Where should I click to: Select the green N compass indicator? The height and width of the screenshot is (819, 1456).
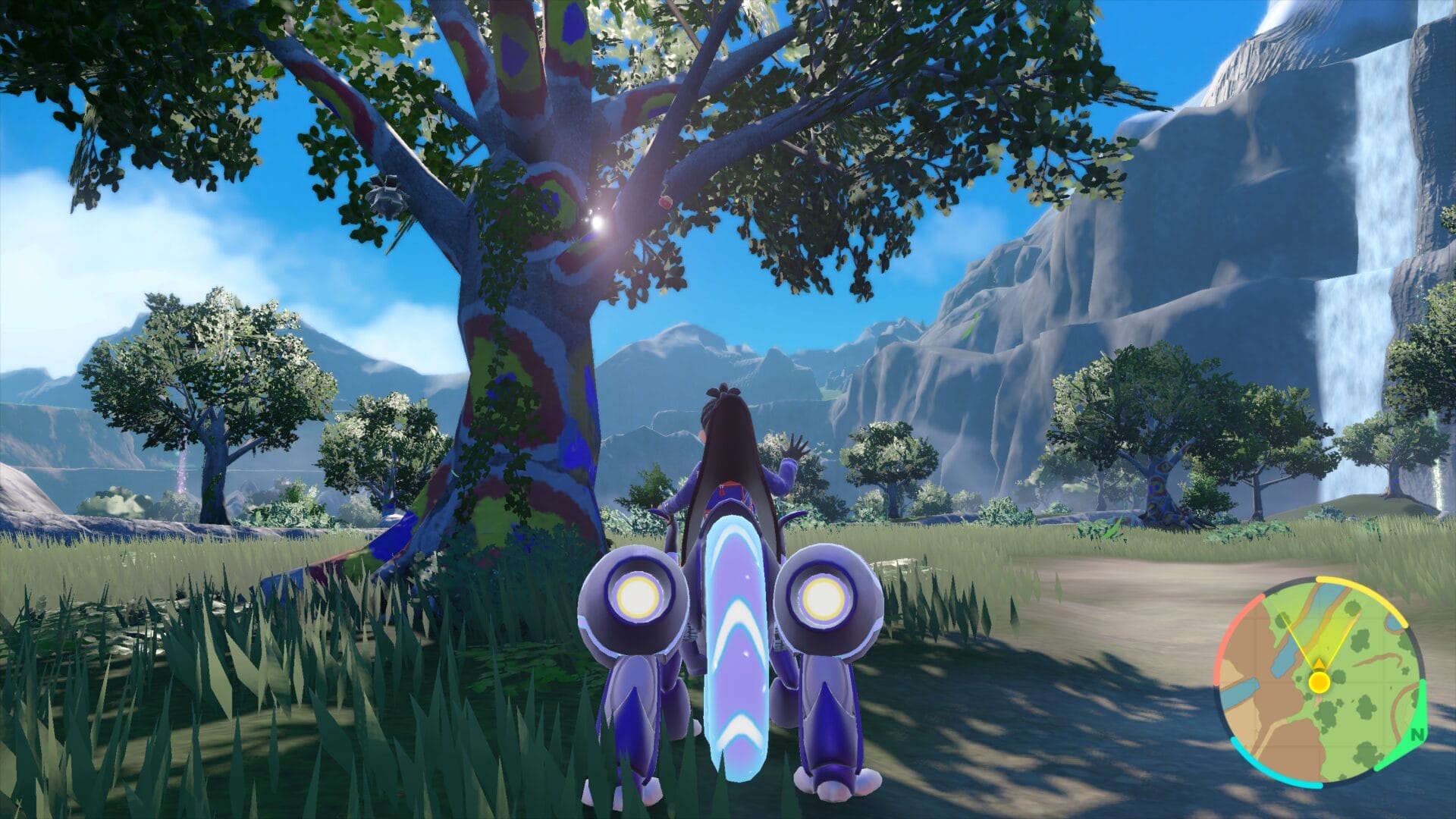pos(1417,734)
